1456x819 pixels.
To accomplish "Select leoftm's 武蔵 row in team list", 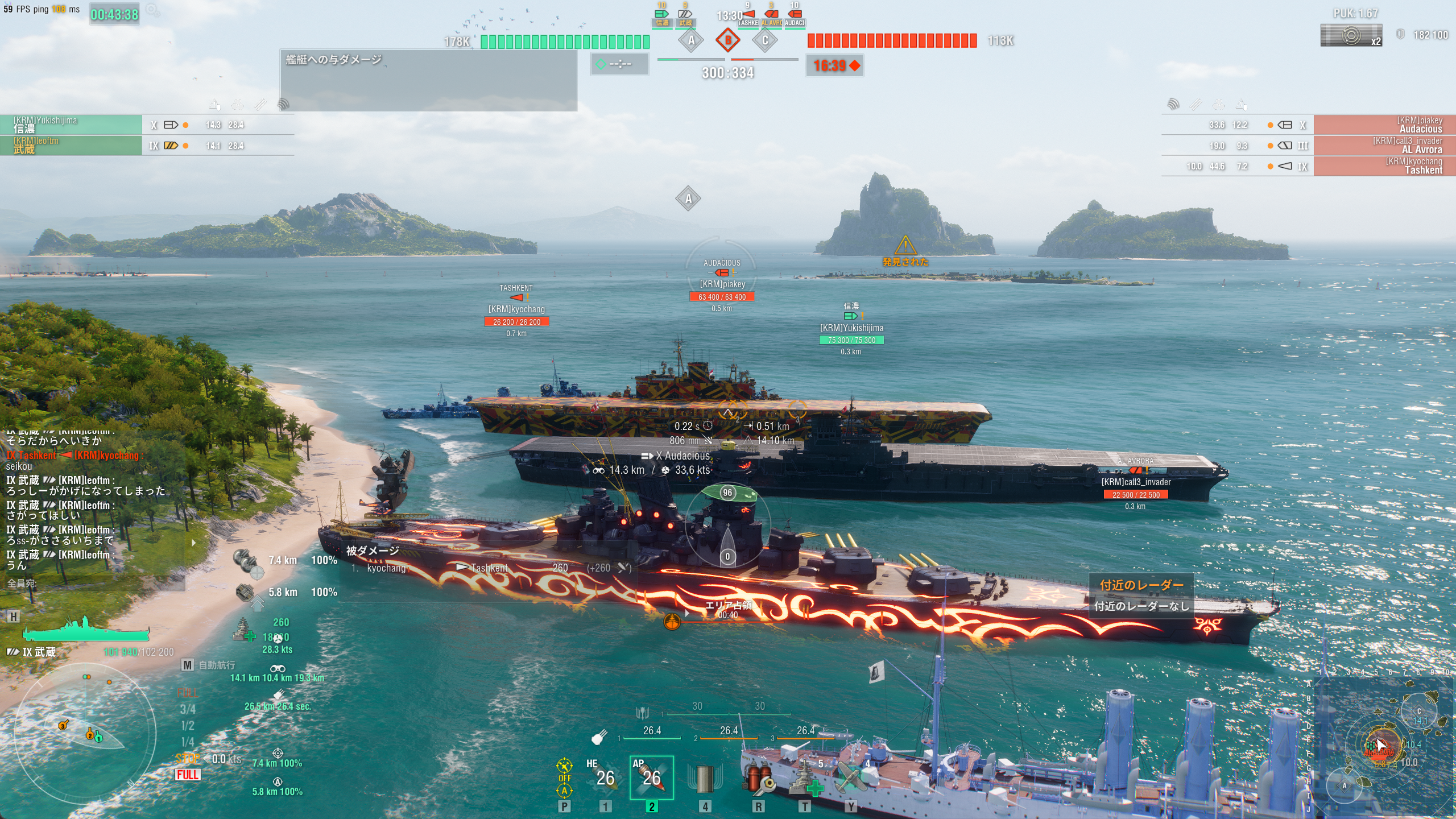I will point(71,145).
